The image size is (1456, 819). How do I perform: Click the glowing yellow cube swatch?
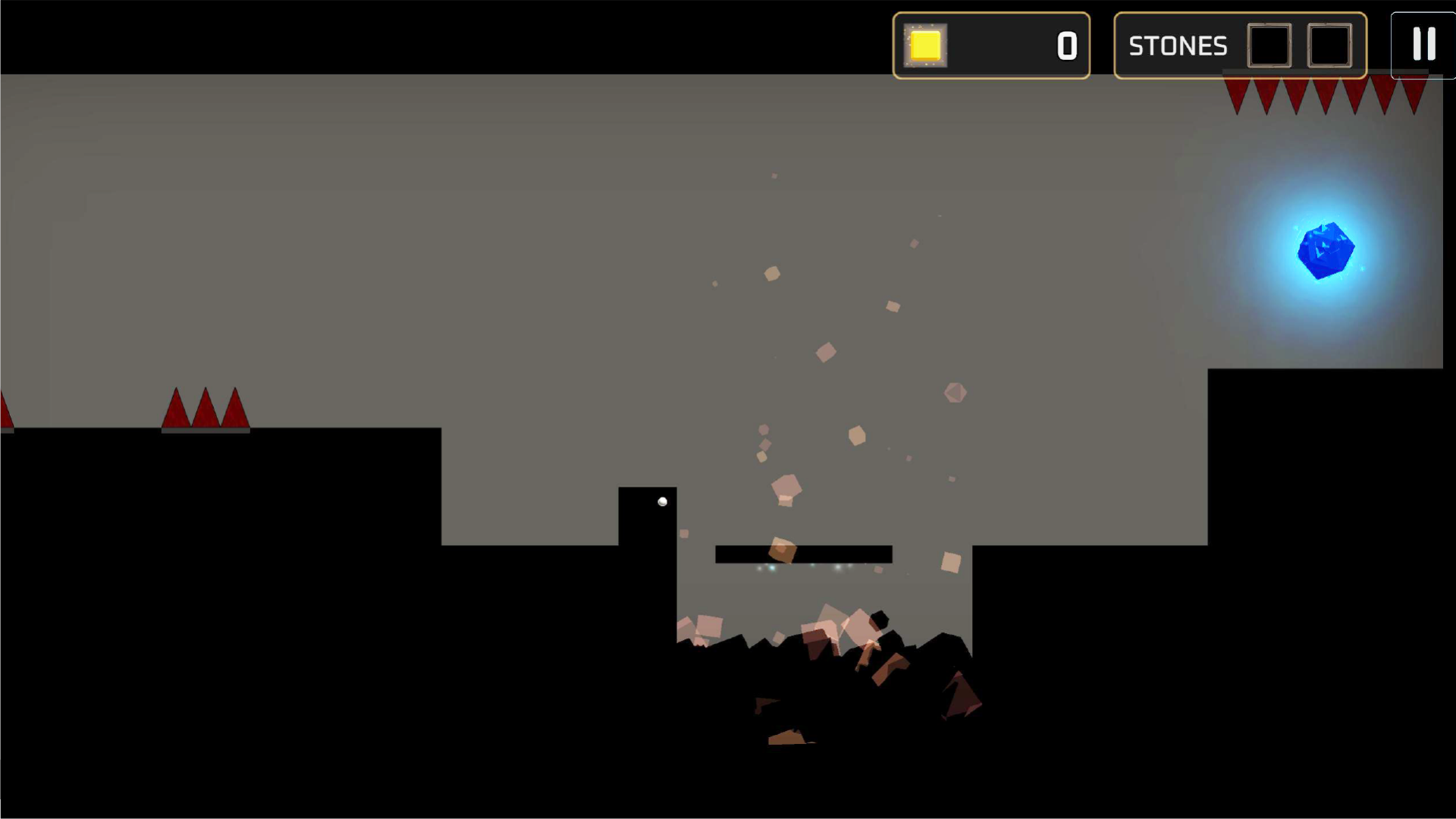(x=924, y=45)
